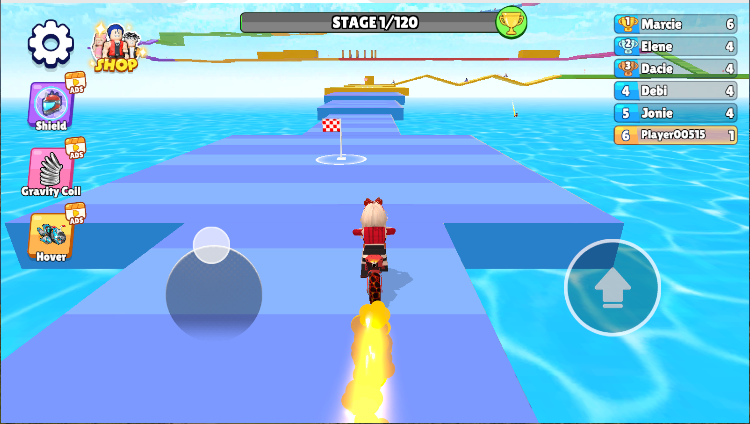Select Elene's leaderboard row
This screenshot has height=424, width=750.
tap(675, 46)
